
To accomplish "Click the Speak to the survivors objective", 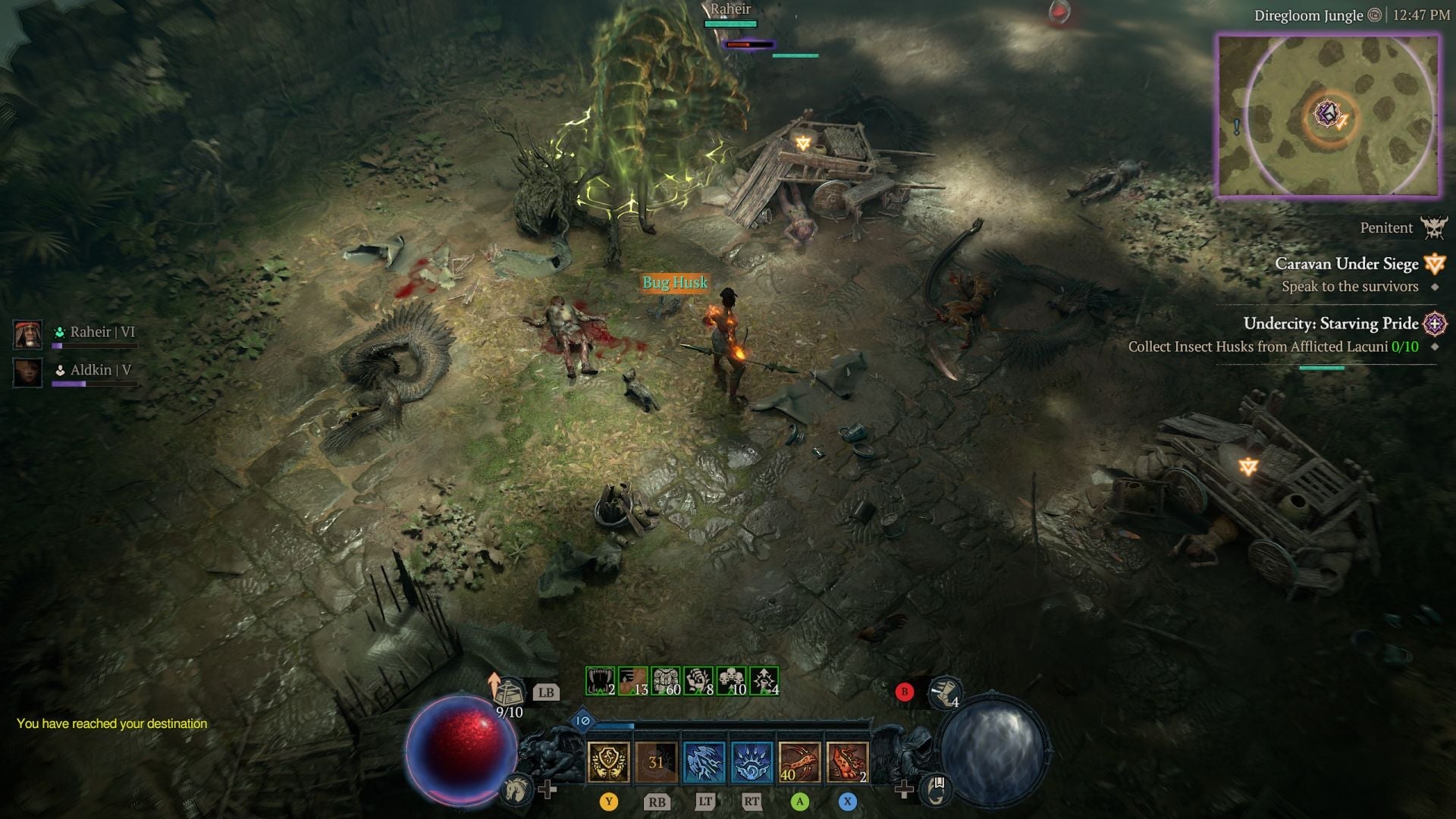I will pyautogui.click(x=1350, y=287).
